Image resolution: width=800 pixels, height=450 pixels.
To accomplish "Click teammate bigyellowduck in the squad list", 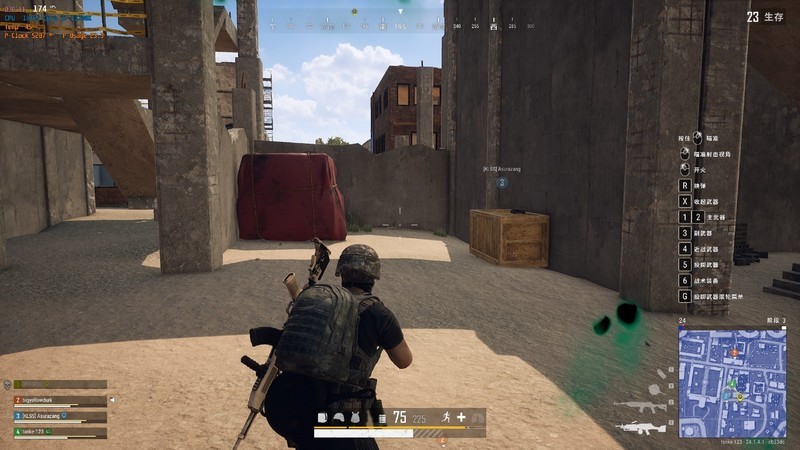I will point(60,400).
